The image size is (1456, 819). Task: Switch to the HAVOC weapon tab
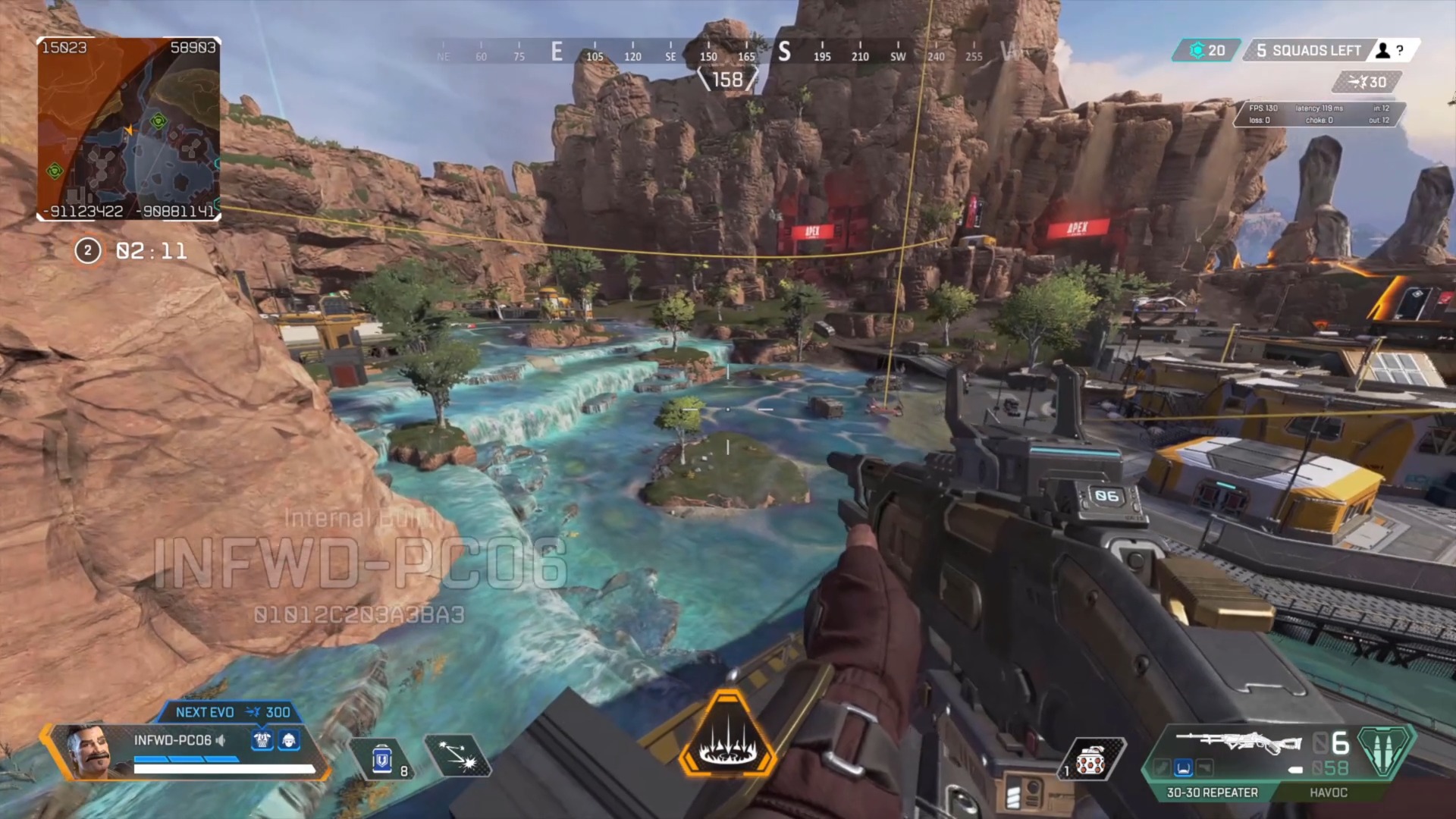(x=1328, y=793)
